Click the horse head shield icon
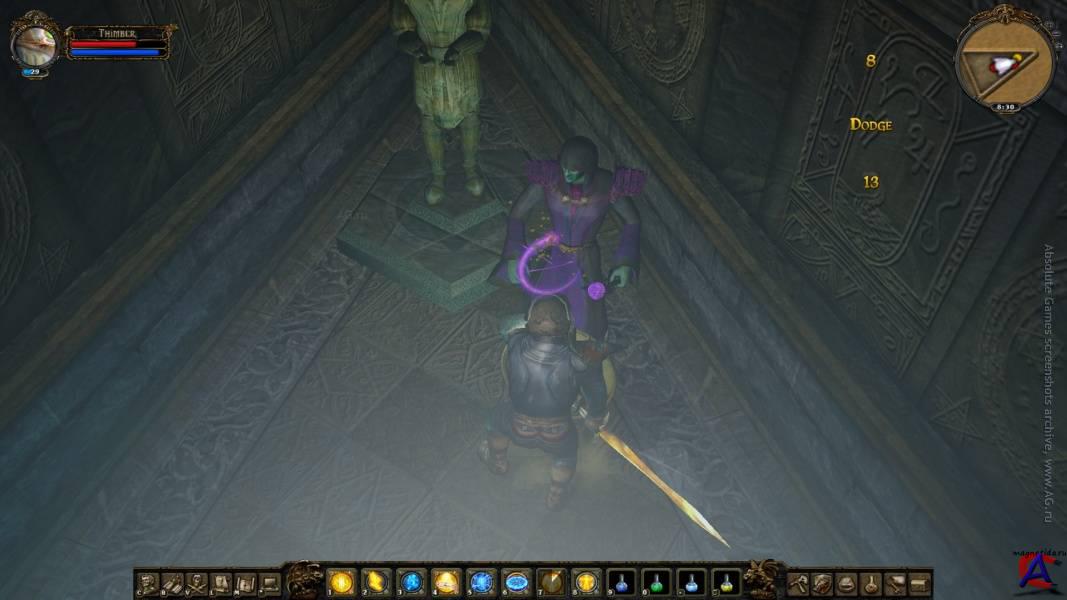This screenshot has height=600, width=1067. pos(822,583)
